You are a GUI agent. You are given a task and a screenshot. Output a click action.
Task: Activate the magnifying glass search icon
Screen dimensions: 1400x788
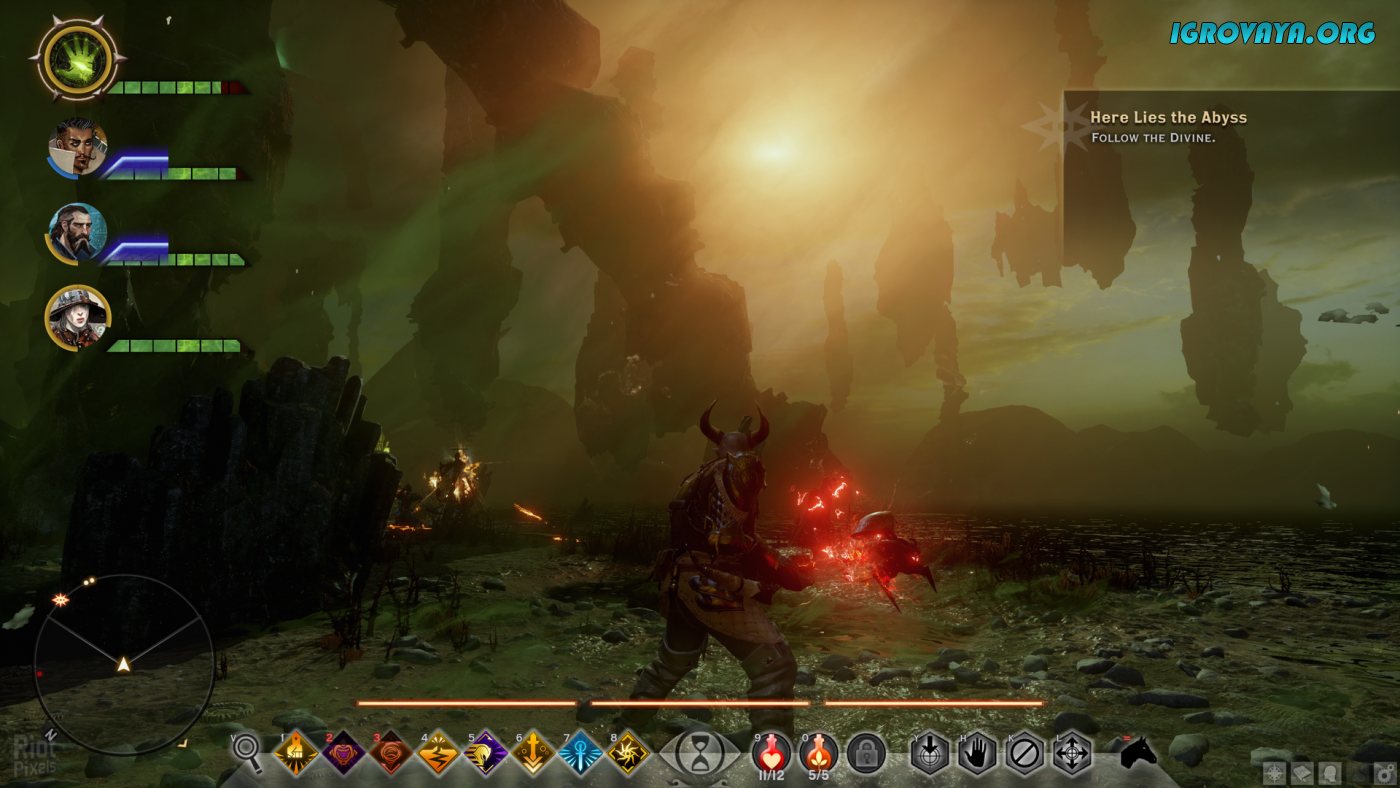click(247, 753)
